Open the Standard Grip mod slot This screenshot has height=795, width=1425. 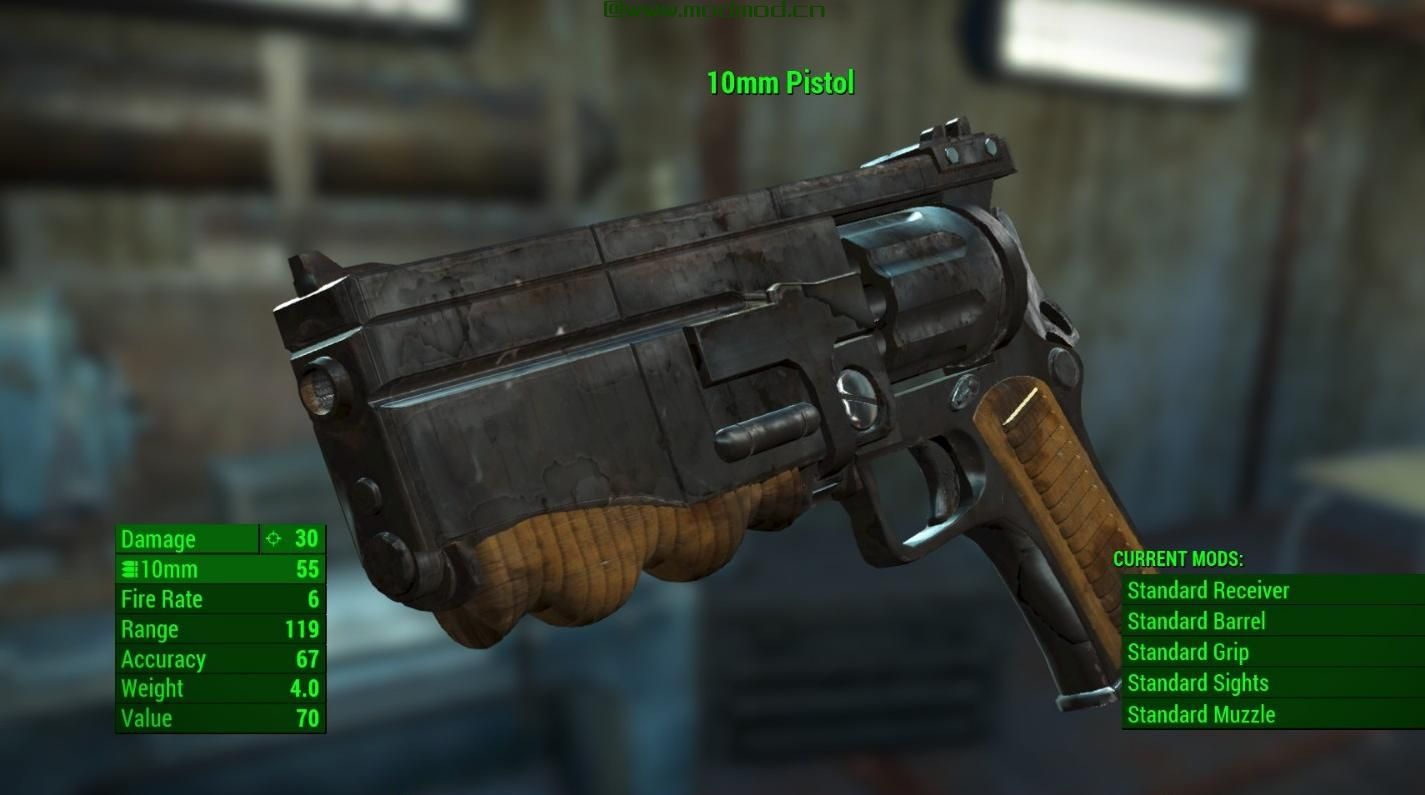(x=1188, y=652)
